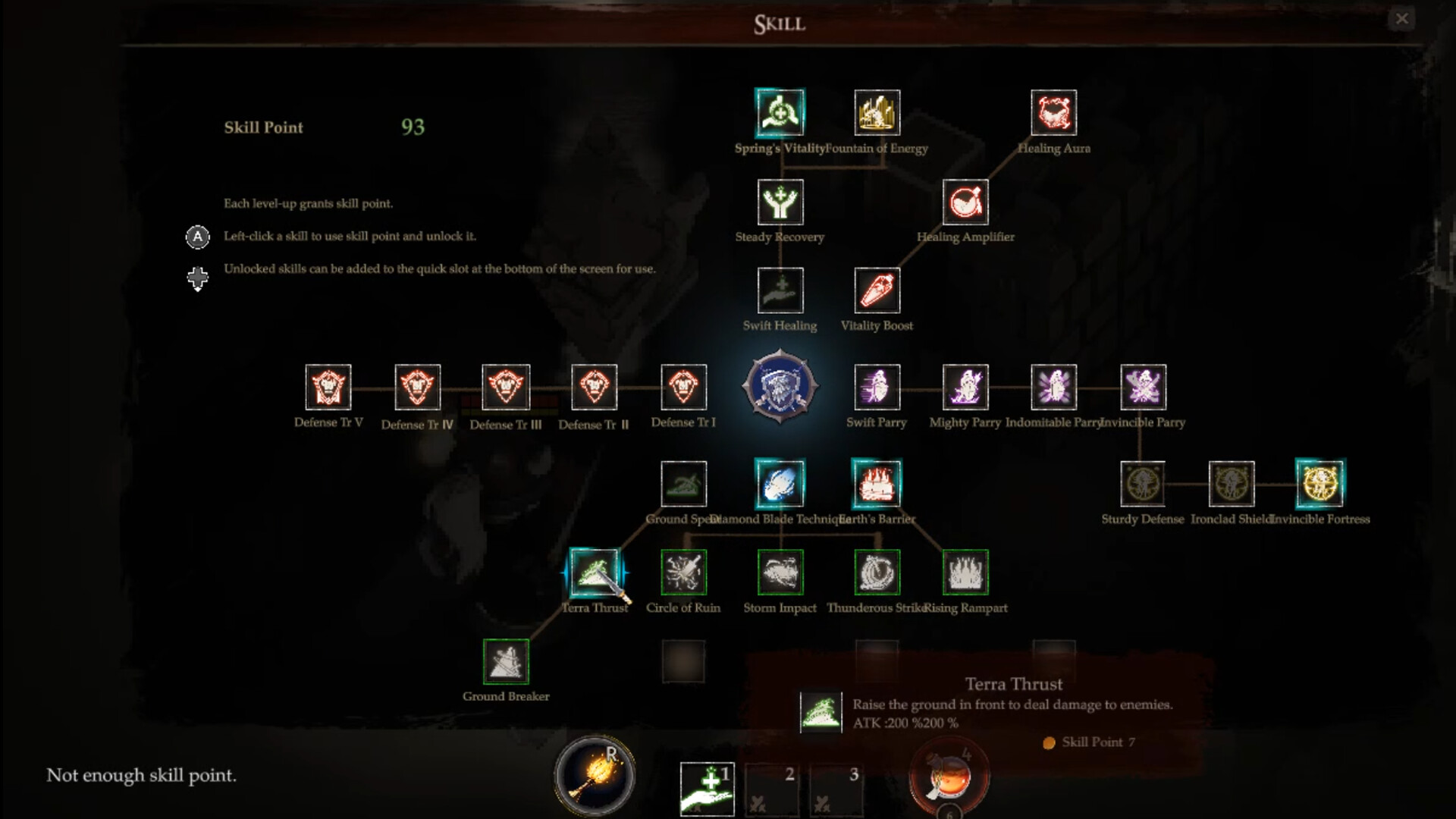The width and height of the screenshot is (1456, 819).
Task: Choose the Invincible Fortress skill
Action: coord(1319,483)
